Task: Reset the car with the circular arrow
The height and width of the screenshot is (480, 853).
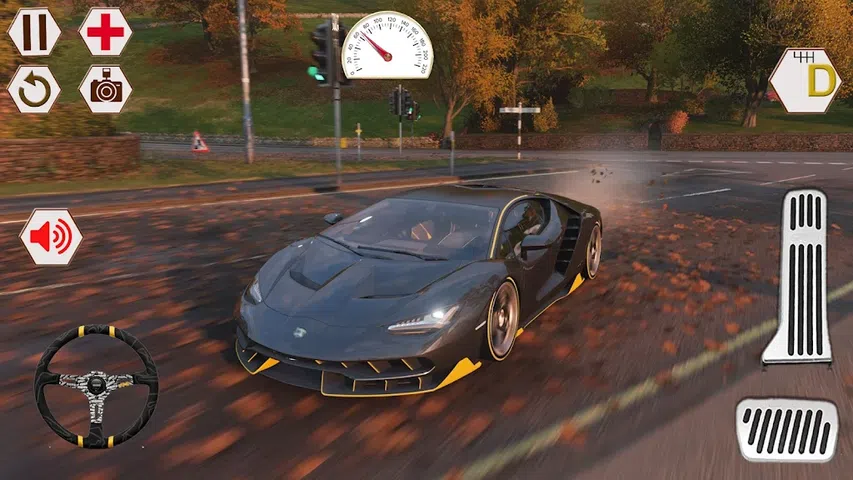Action: click(34, 89)
